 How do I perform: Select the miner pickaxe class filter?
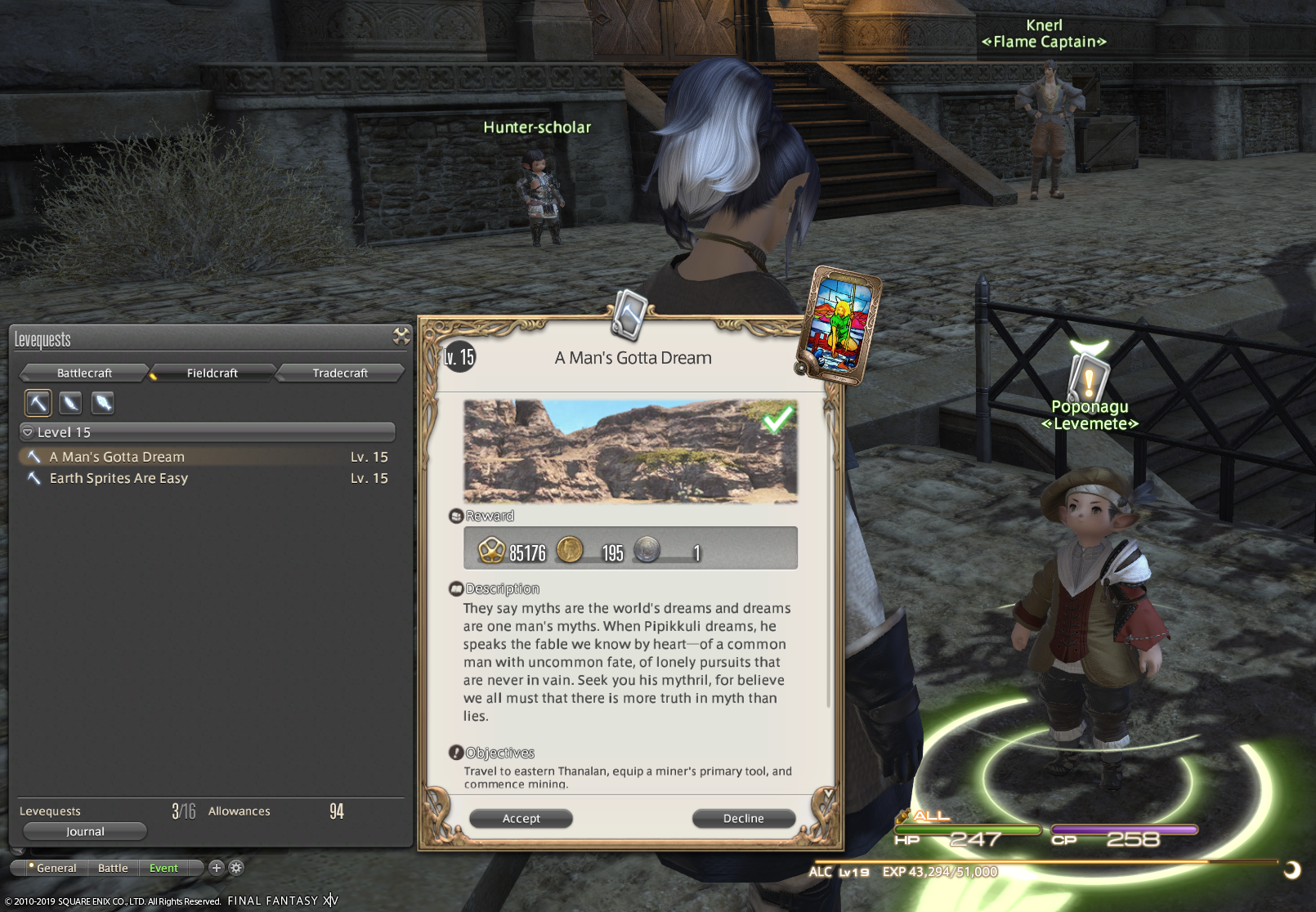coord(38,402)
